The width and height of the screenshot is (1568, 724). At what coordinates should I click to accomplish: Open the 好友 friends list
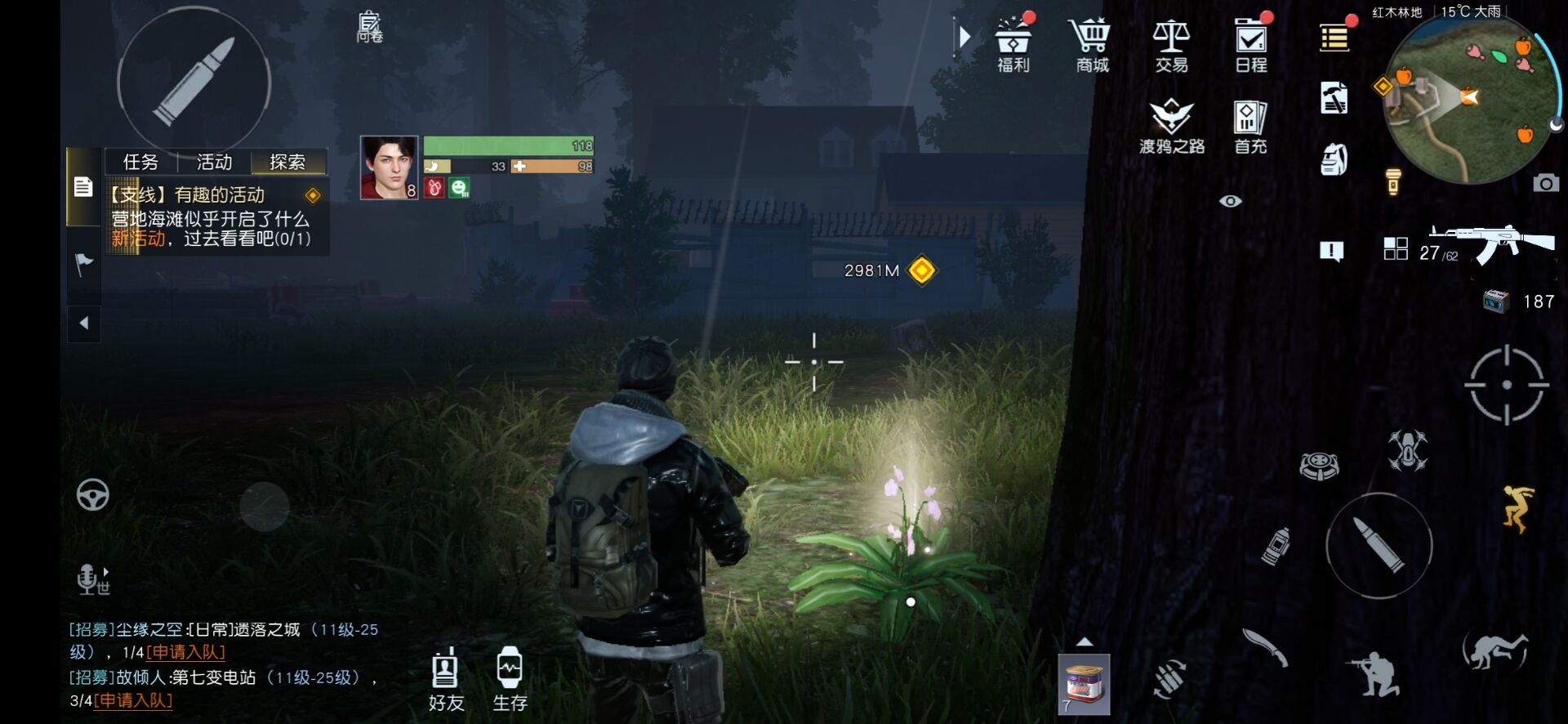coord(446,680)
